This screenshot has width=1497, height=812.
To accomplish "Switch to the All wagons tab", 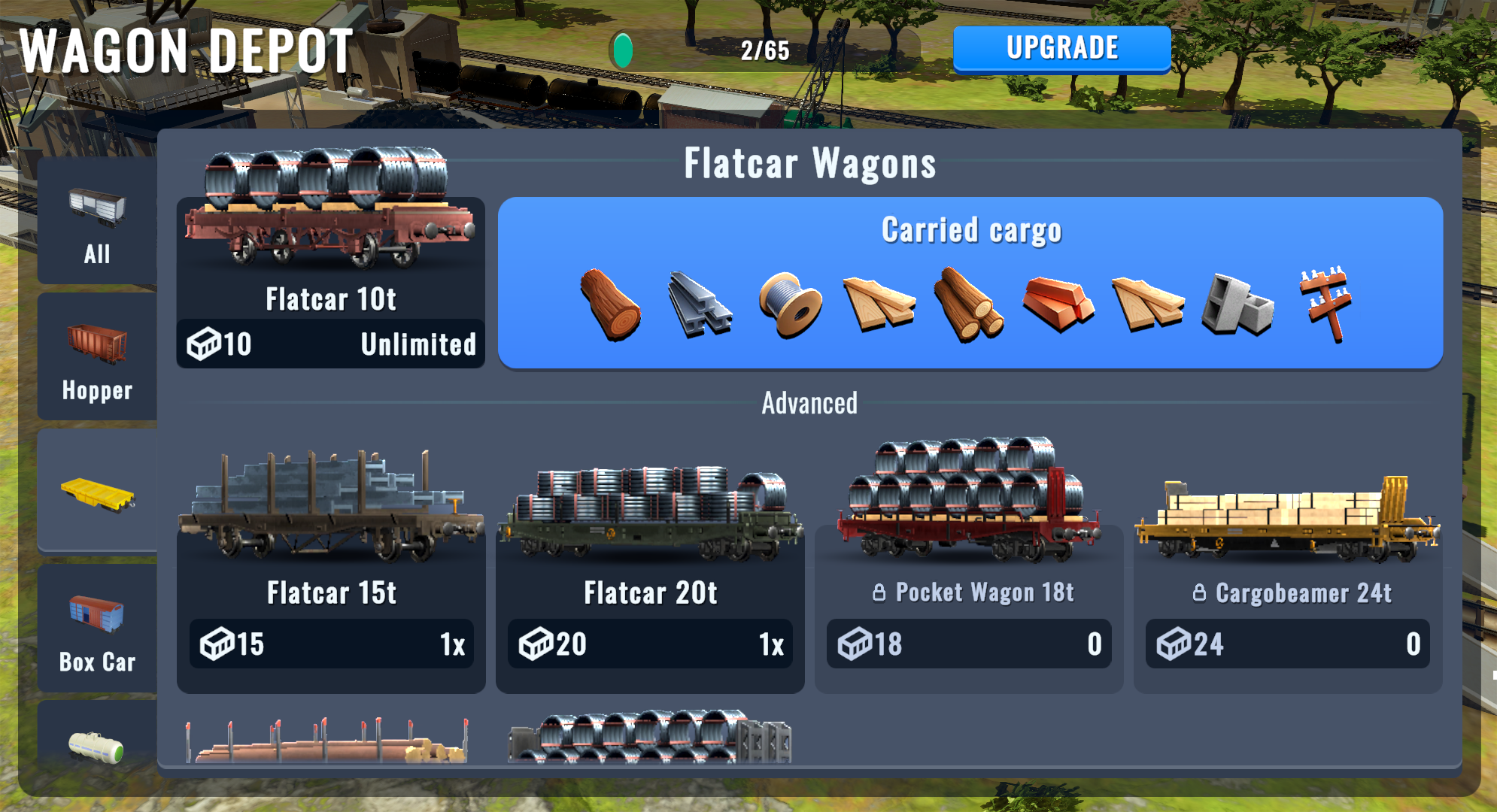I will (97, 222).
